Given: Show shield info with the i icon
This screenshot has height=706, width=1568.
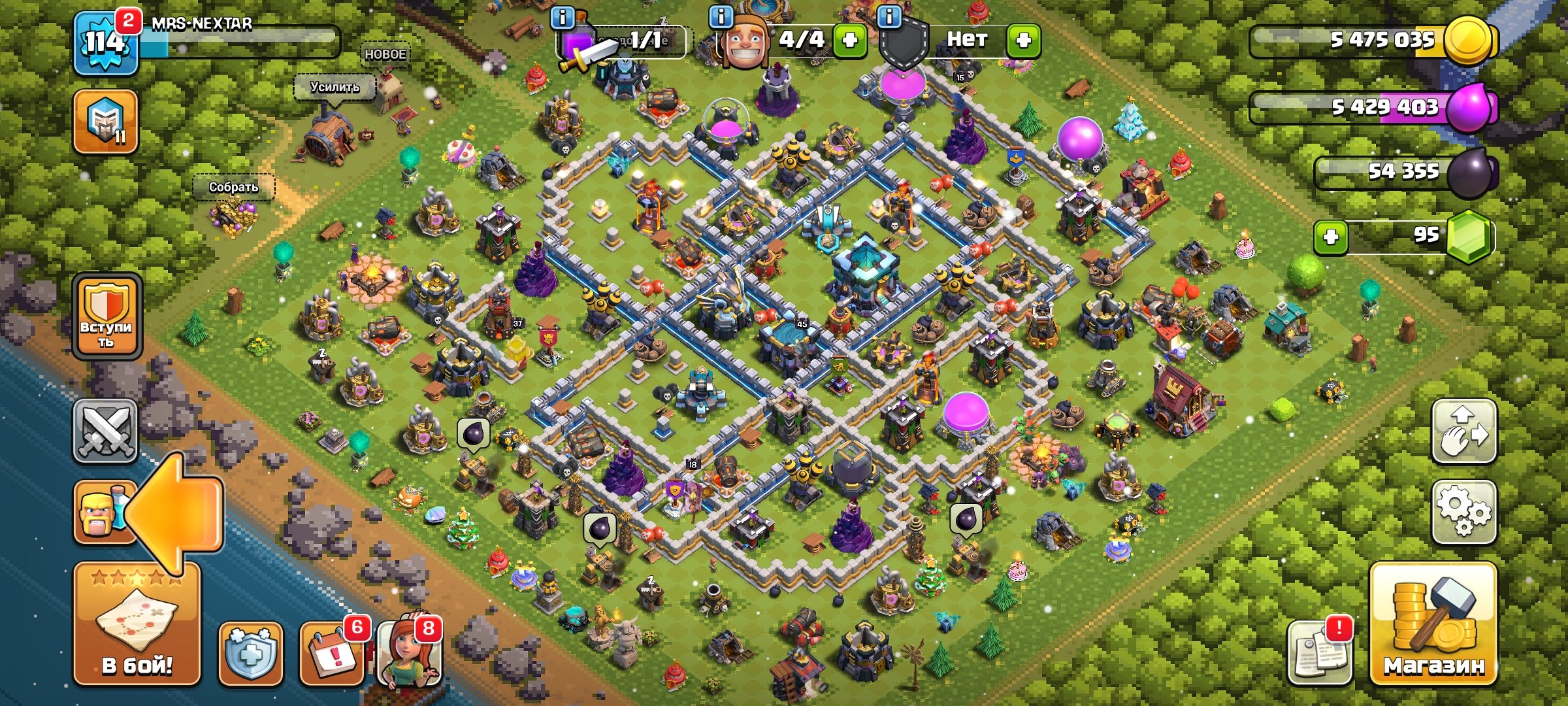Looking at the screenshot, I should click(889, 17).
